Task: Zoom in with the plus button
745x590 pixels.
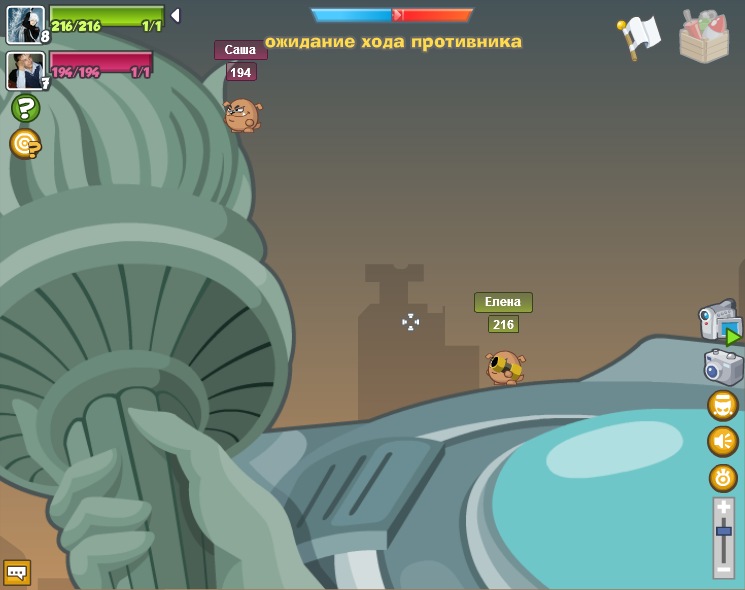Action: tap(723, 508)
